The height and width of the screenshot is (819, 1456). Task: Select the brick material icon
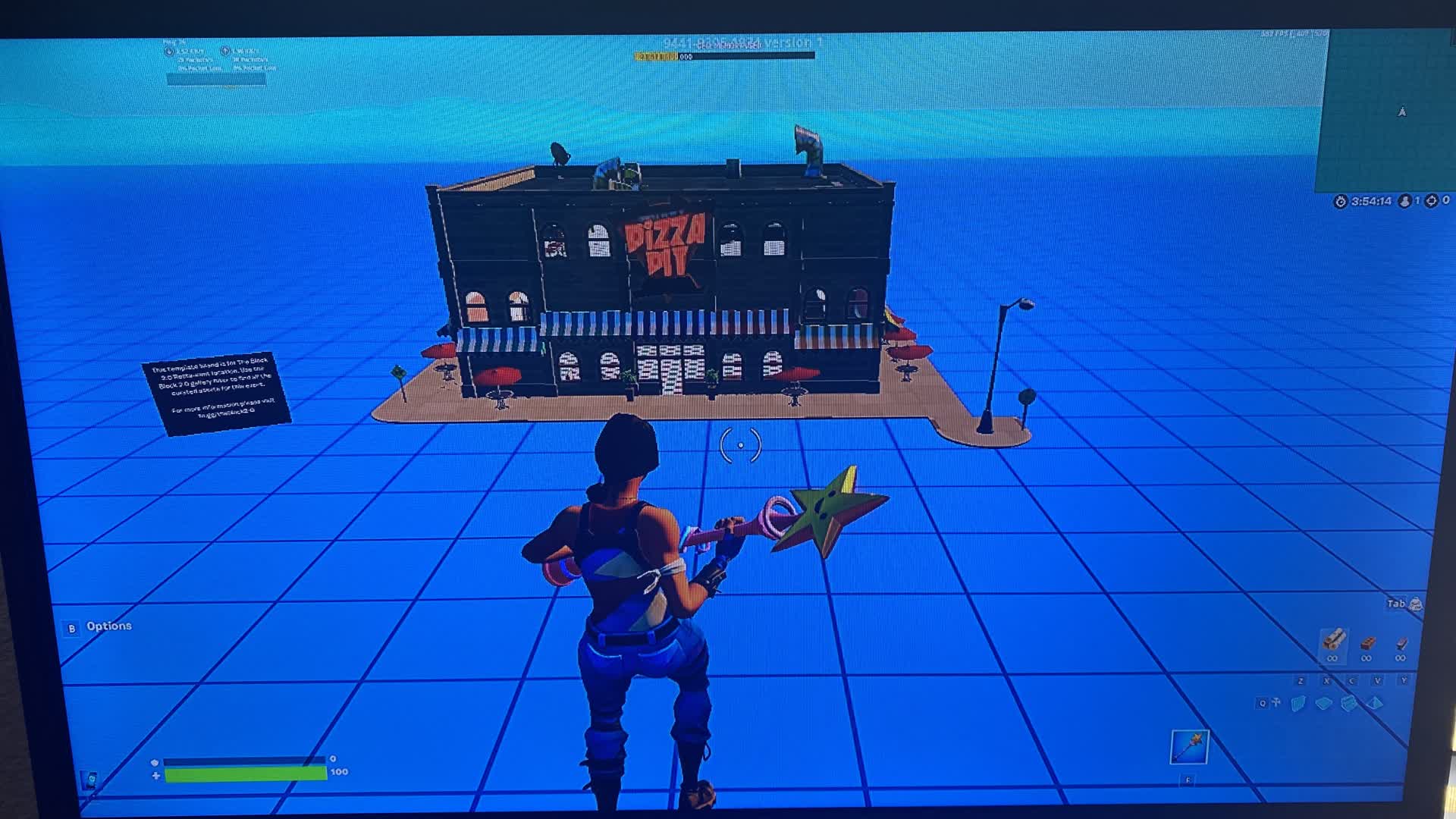pyautogui.click(x=1367, y=642)
